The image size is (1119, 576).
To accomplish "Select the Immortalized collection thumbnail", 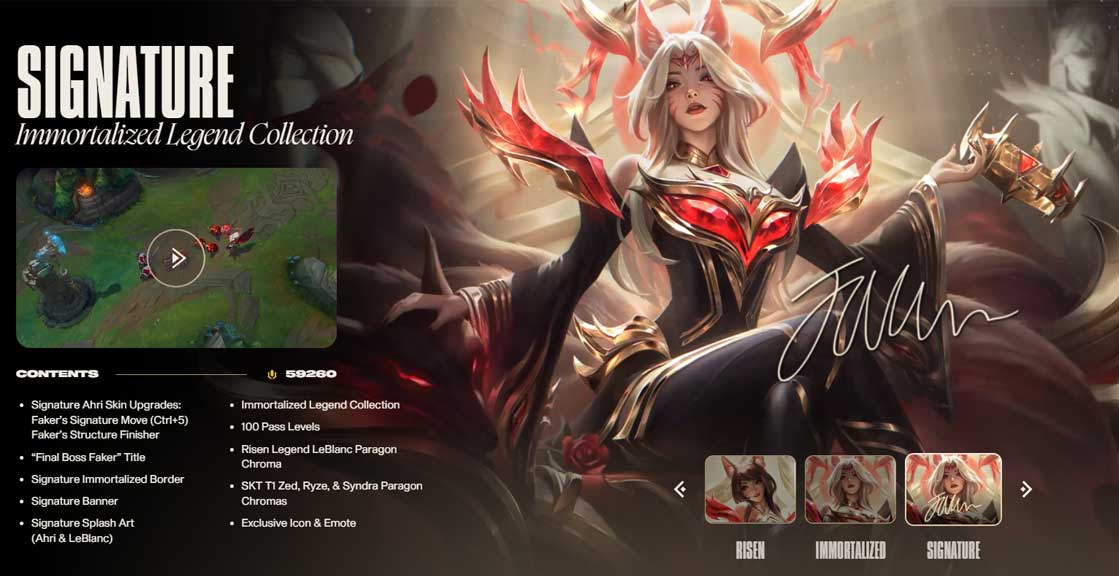I will 850,489.
